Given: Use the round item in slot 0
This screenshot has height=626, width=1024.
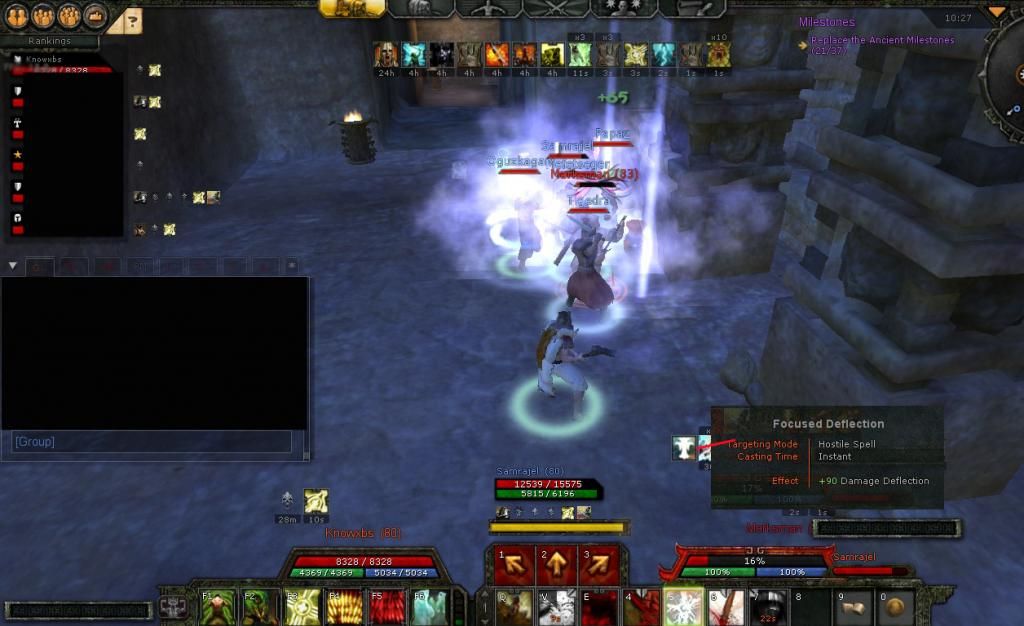Looking at the screenshot, I should coord(895,606).
